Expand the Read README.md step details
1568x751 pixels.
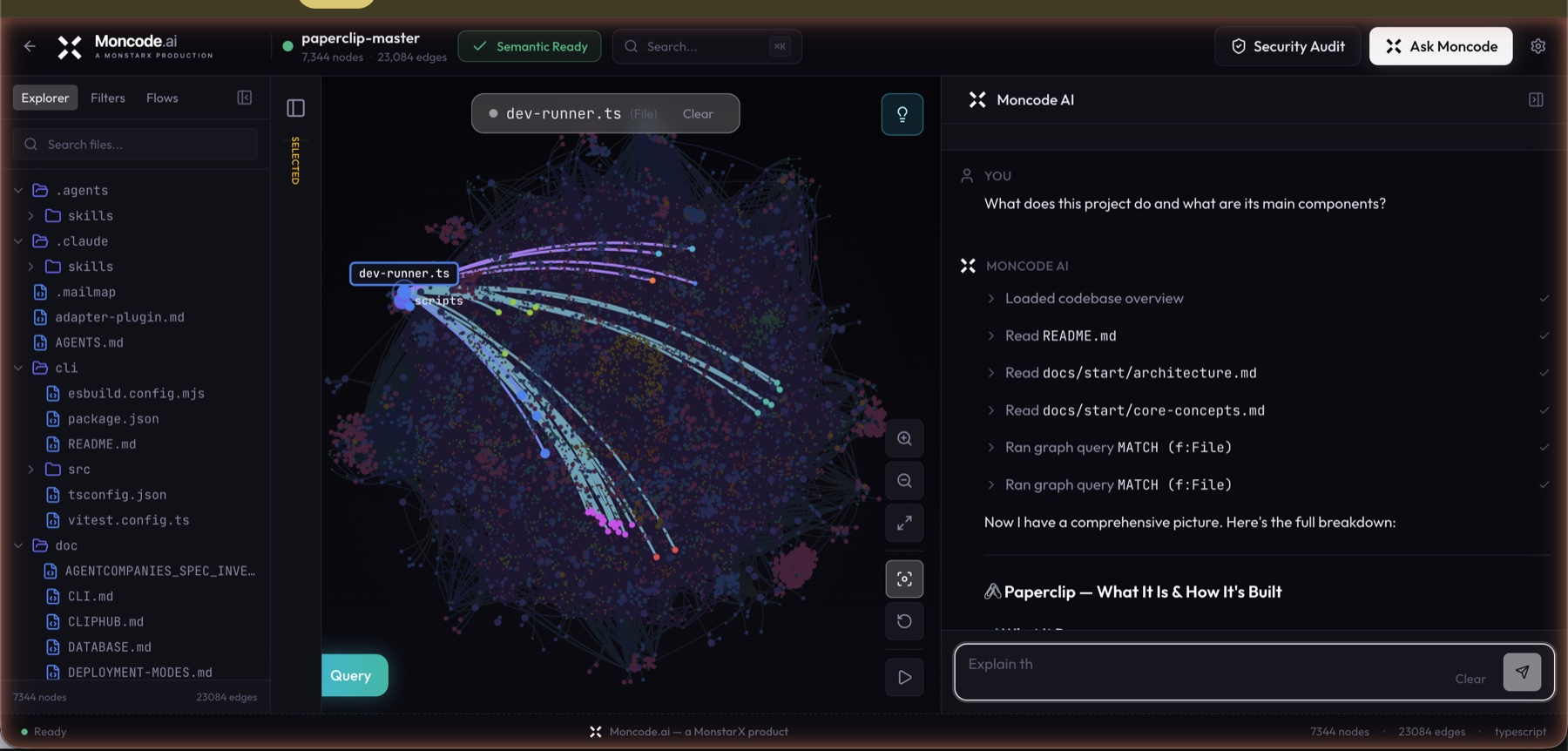(990, 335)
